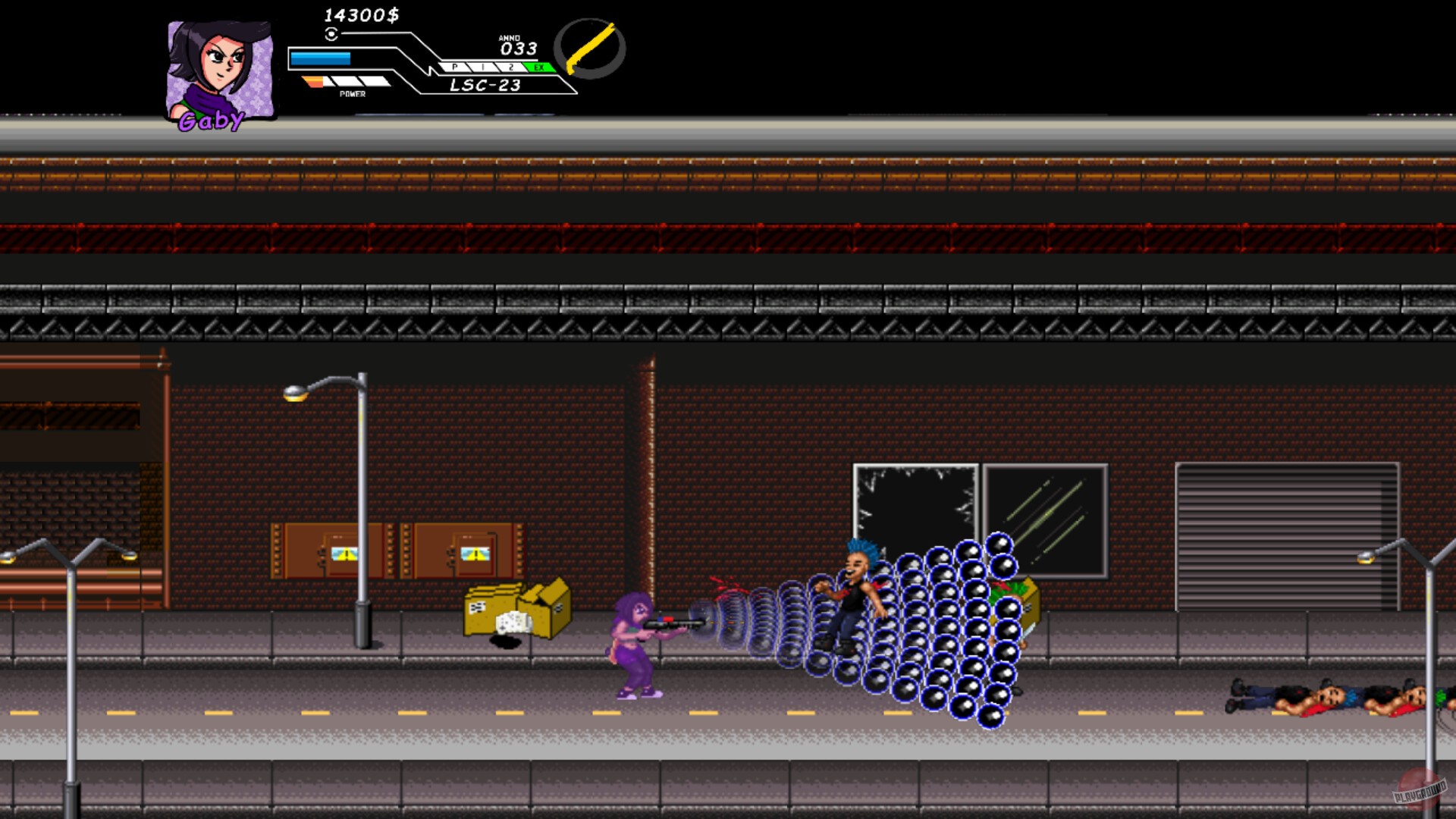This screenshot has height=819, width=1456.
Task: Click the orange POWER meter
Action: click(x=313, y=81)
